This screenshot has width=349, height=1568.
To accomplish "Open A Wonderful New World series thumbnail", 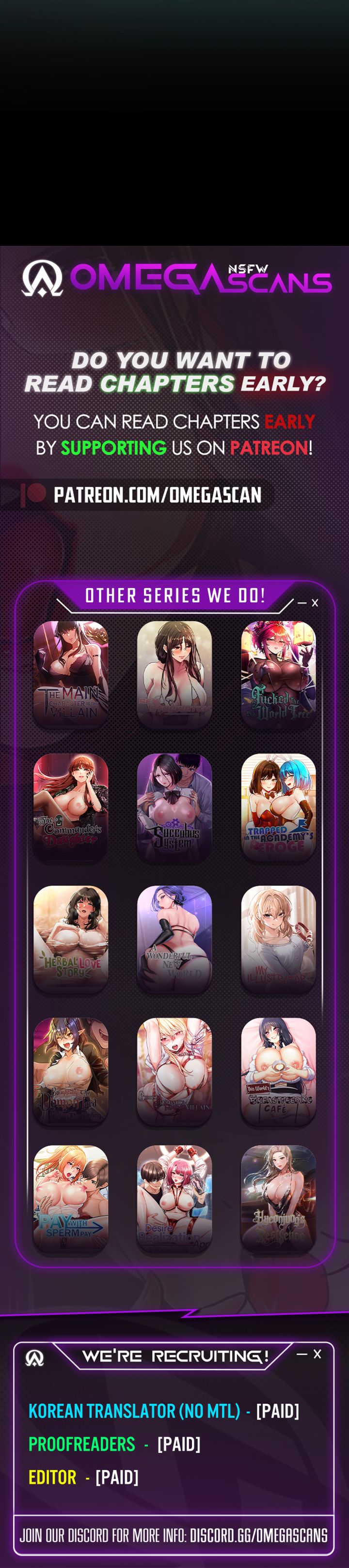I will [174, 939].
